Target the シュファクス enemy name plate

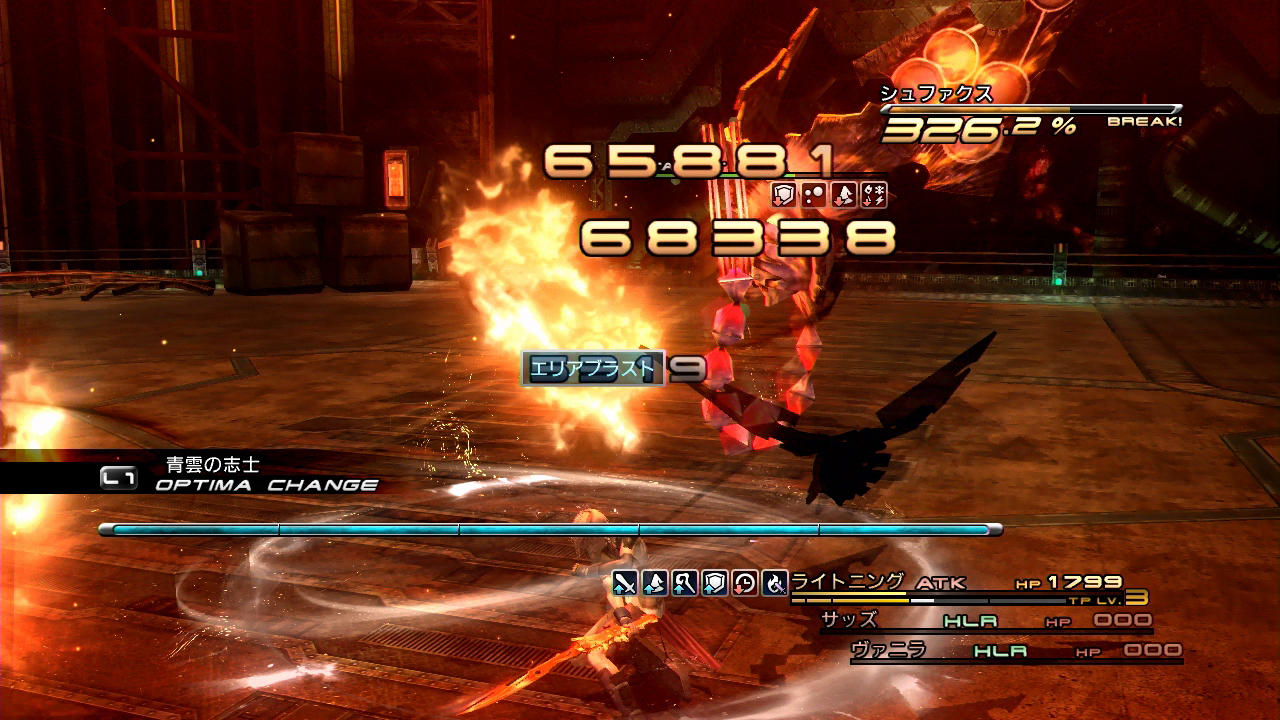pos(936,94)
